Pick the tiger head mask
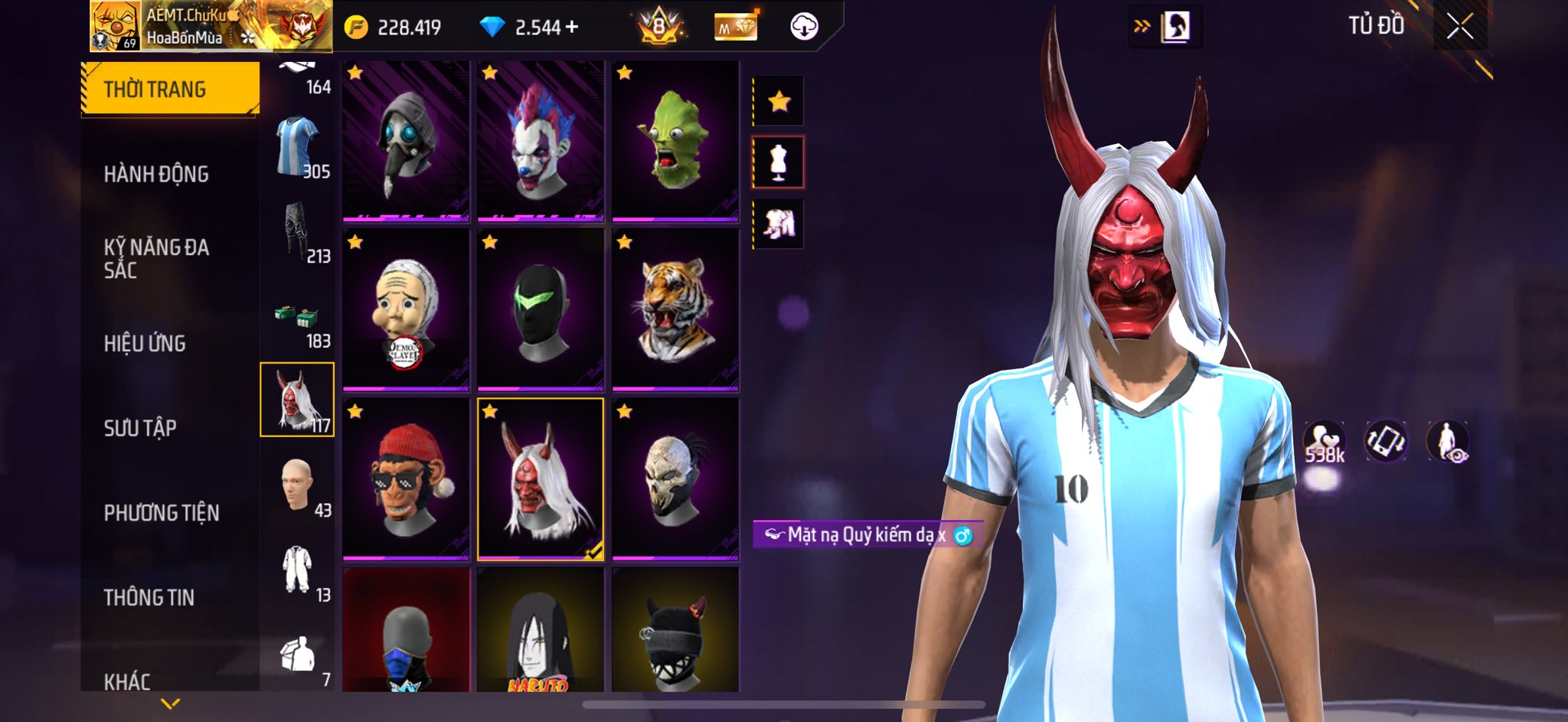The width and height of the screenshot is (1568, 722). (675, 310)
